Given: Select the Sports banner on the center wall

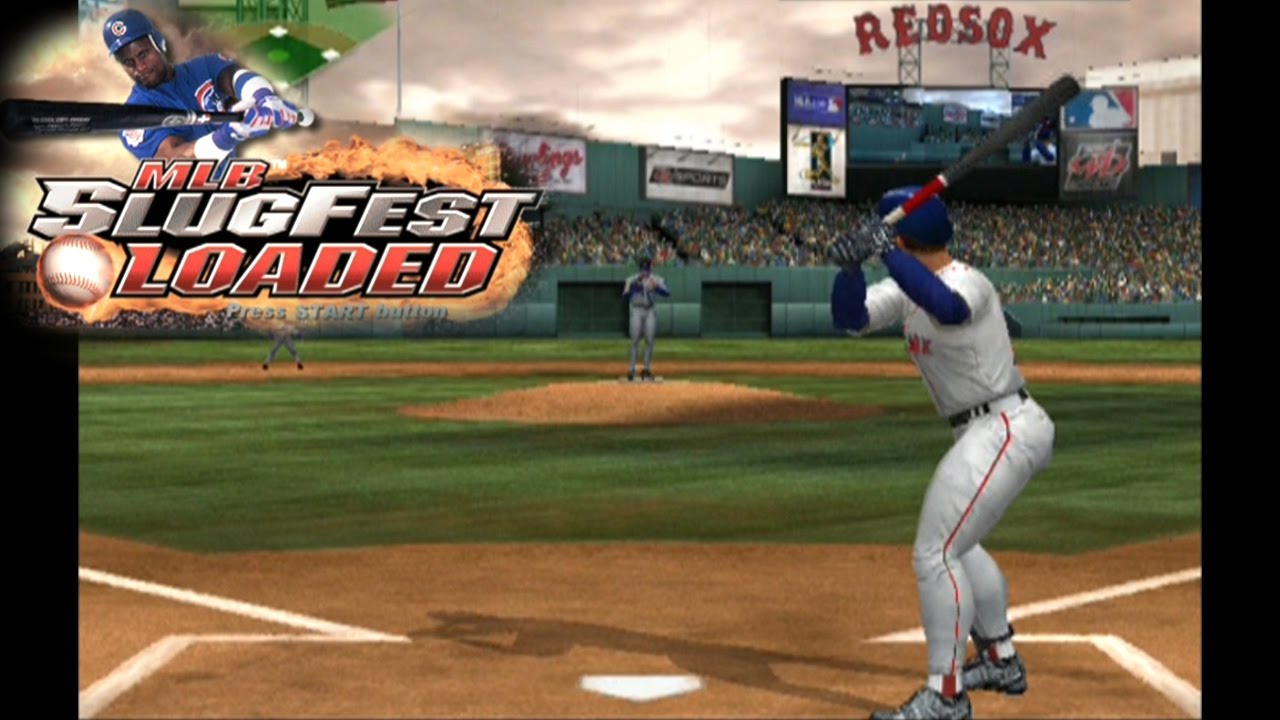Looking at the screenshot, I should coord(690,172).
